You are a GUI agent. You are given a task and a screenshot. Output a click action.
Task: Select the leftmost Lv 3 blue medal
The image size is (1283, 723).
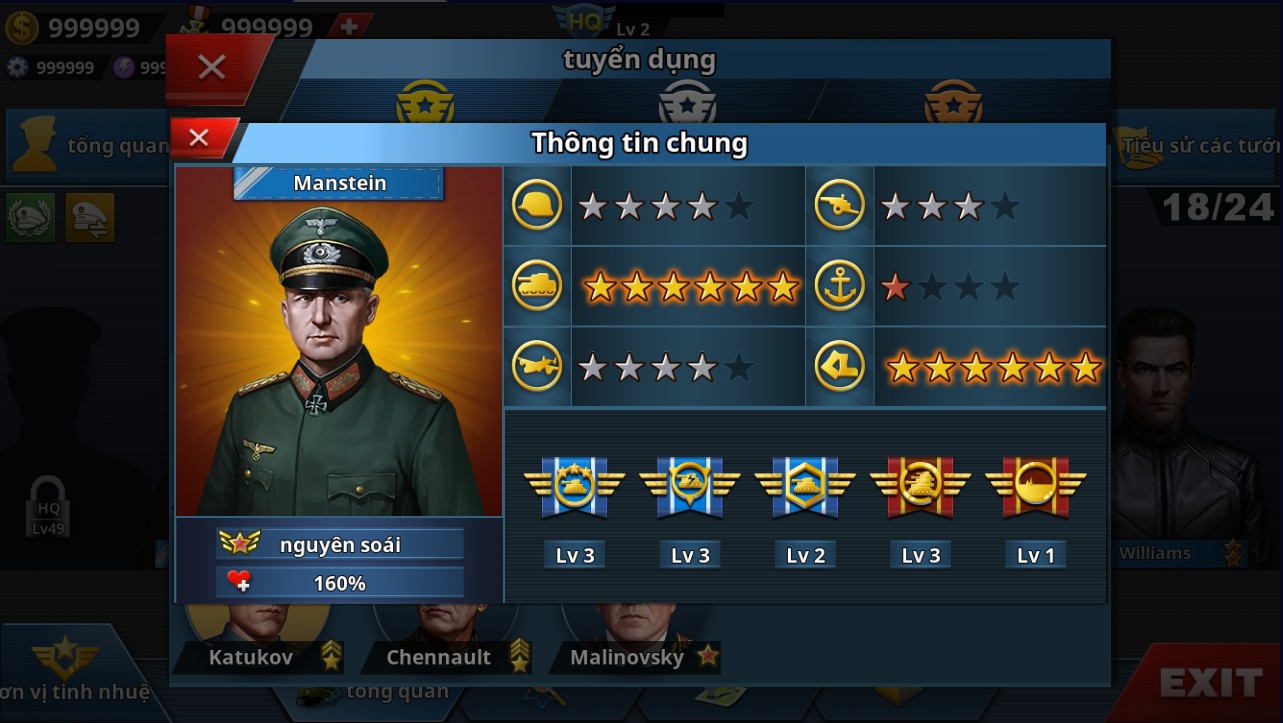point(574,487)
